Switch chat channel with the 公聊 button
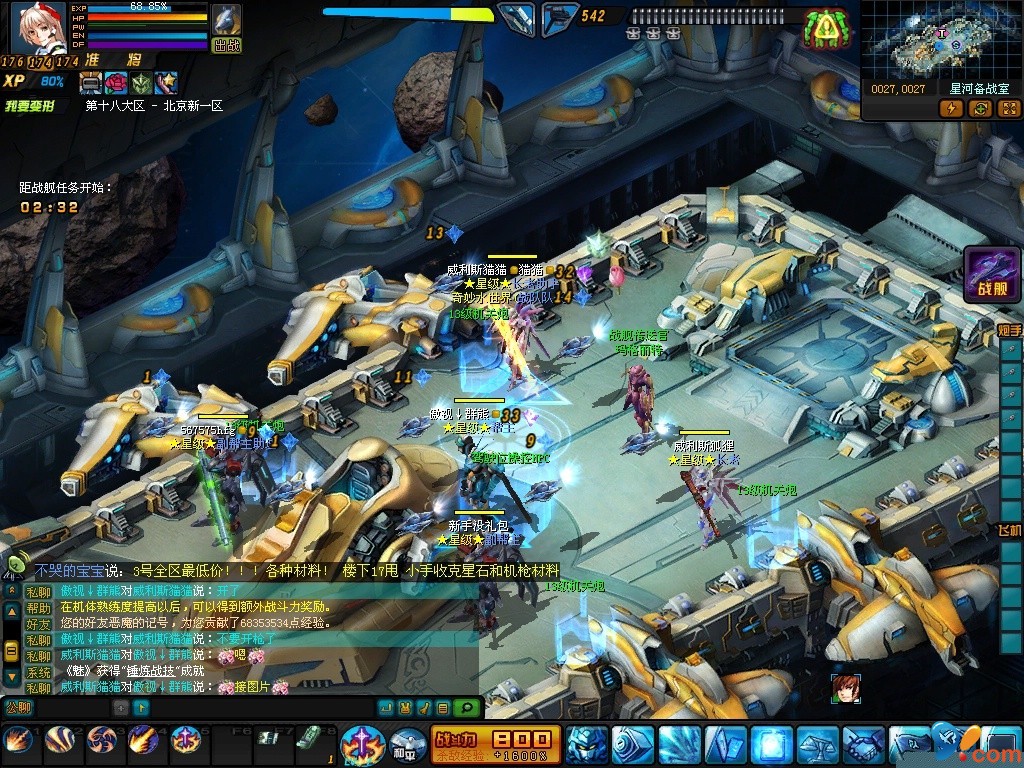This screenshot has width=1024, height=768. coord(19,707)
